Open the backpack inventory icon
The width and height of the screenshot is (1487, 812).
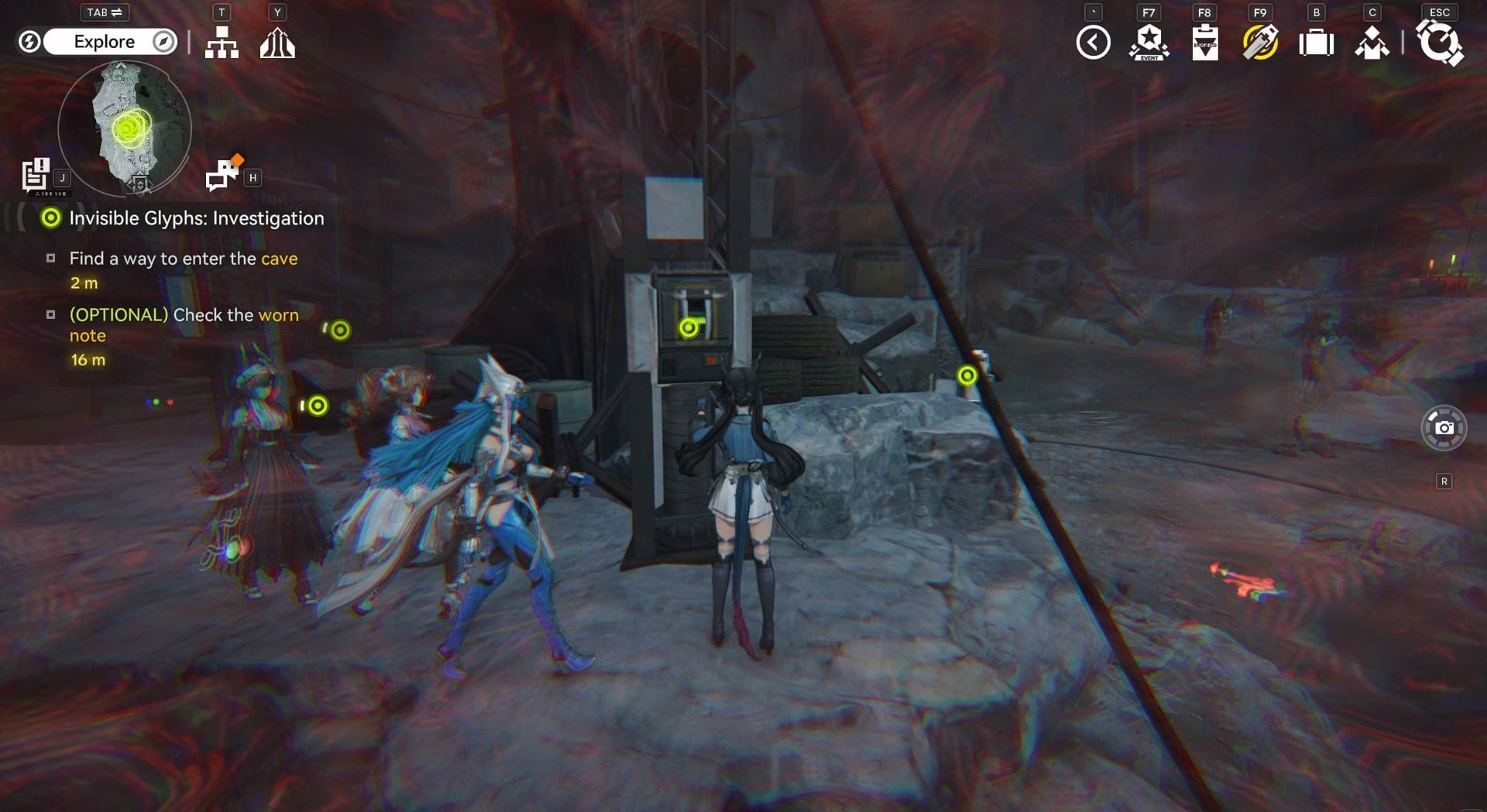[1316, 43]
